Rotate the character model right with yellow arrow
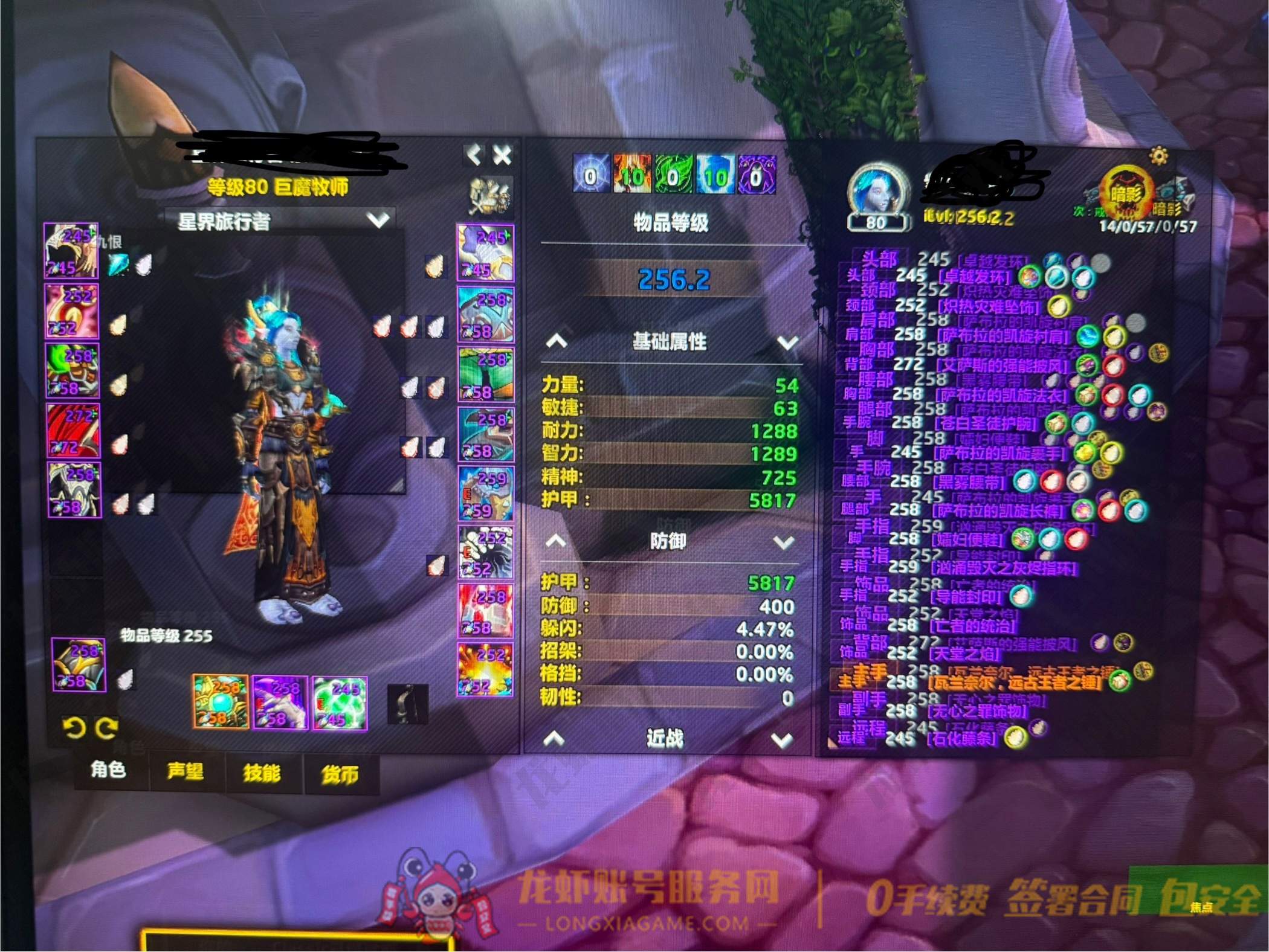 coord(107,728)
